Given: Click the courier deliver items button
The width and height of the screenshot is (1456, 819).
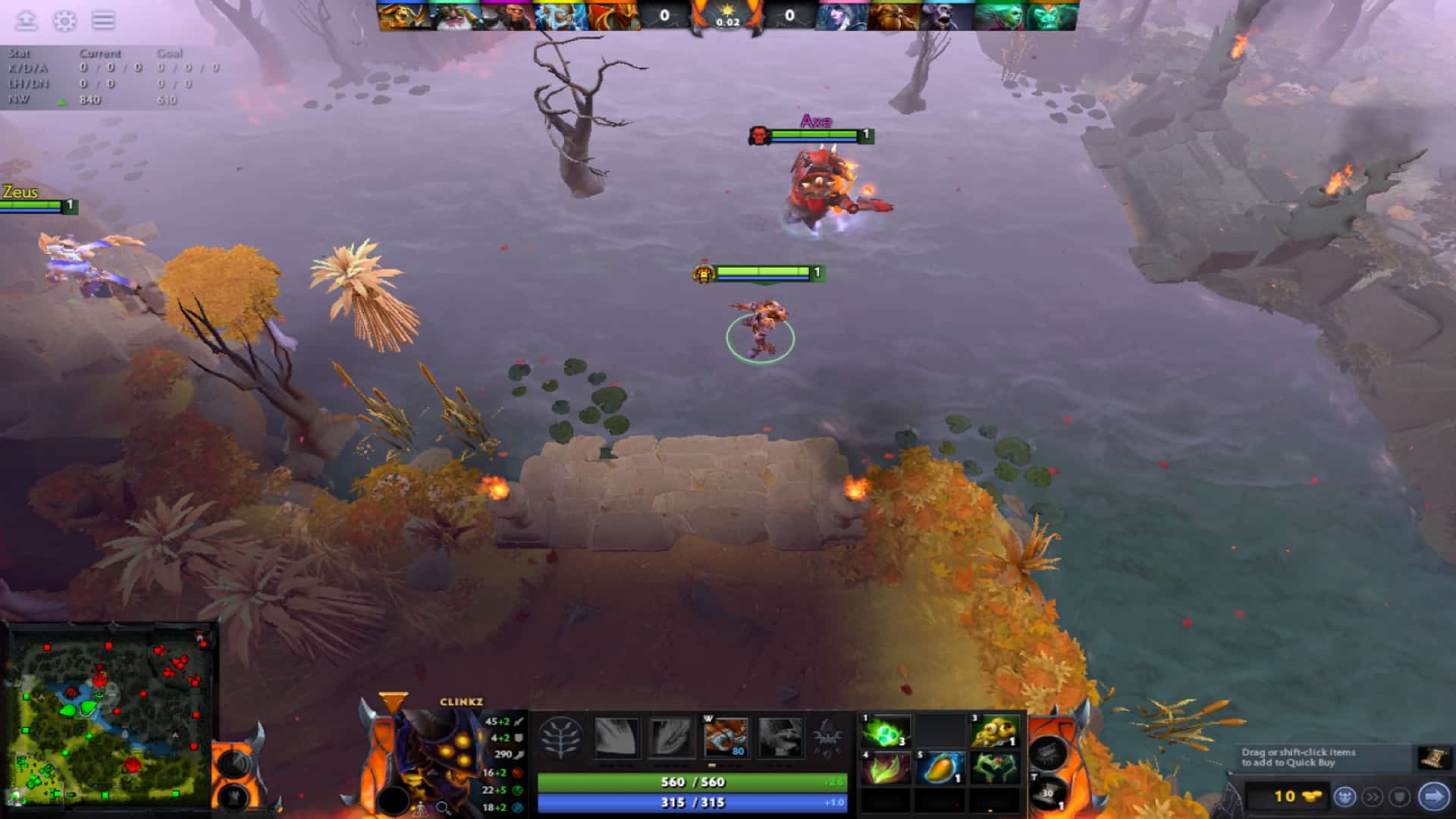Looking at the screenshot, I should click(1345, 795).
